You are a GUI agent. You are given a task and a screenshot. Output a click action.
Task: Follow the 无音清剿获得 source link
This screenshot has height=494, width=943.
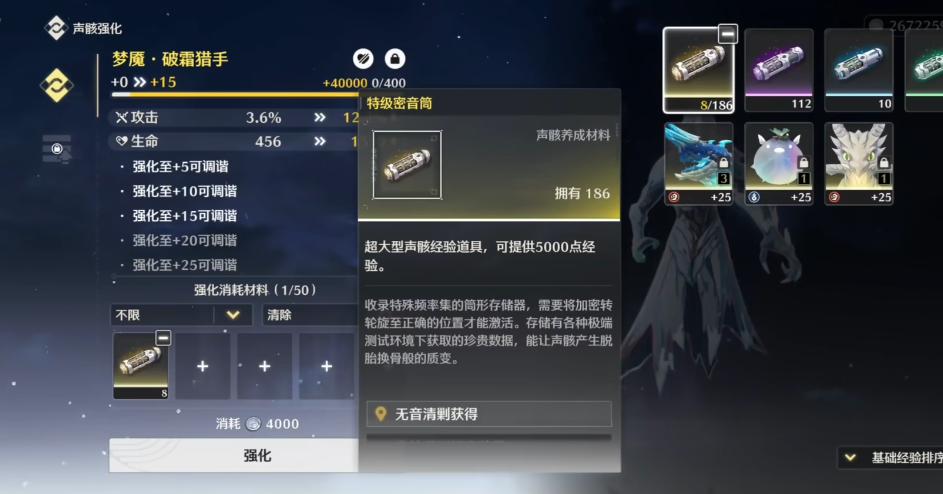488,414
